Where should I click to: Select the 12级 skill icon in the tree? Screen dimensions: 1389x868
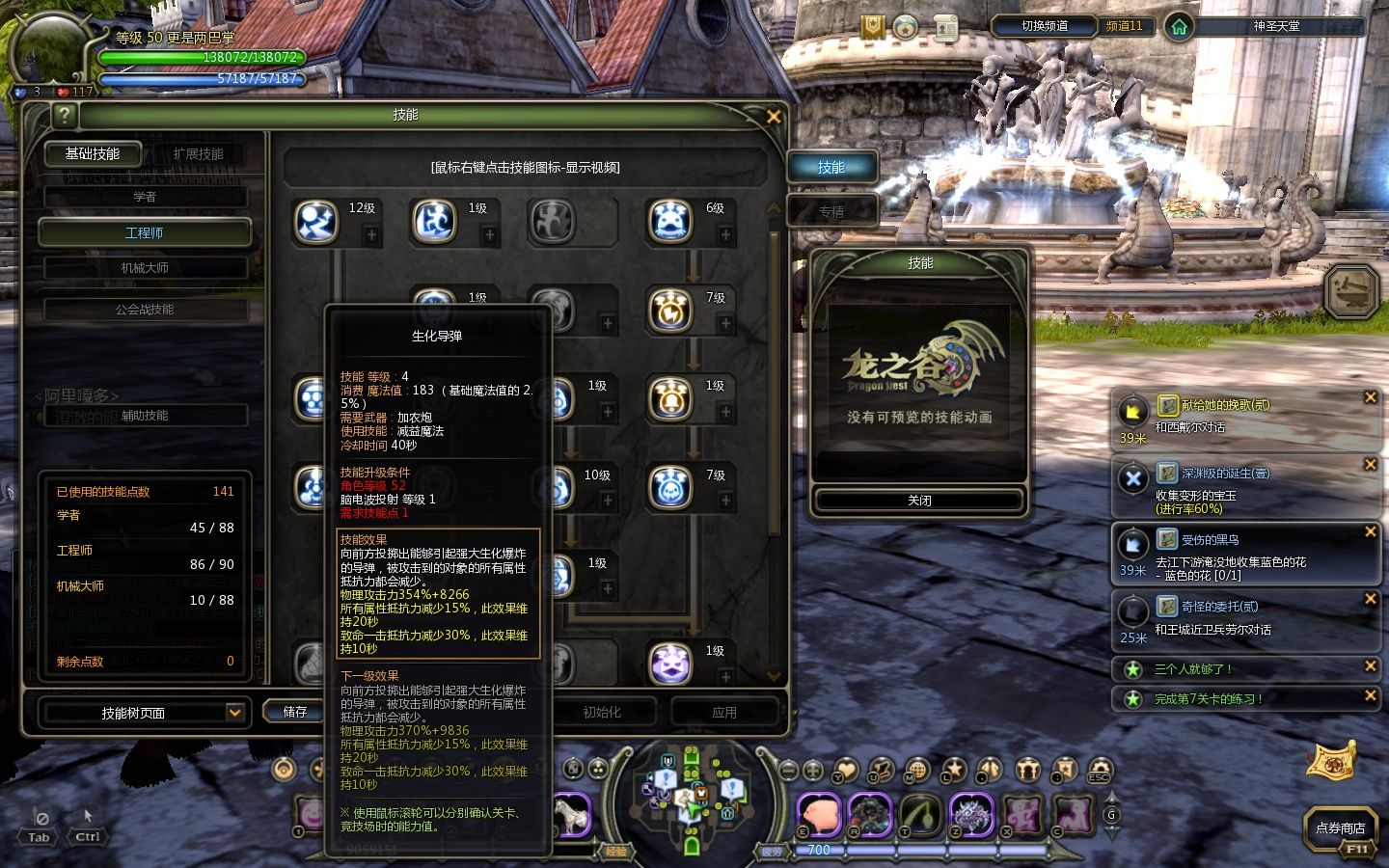315,221
